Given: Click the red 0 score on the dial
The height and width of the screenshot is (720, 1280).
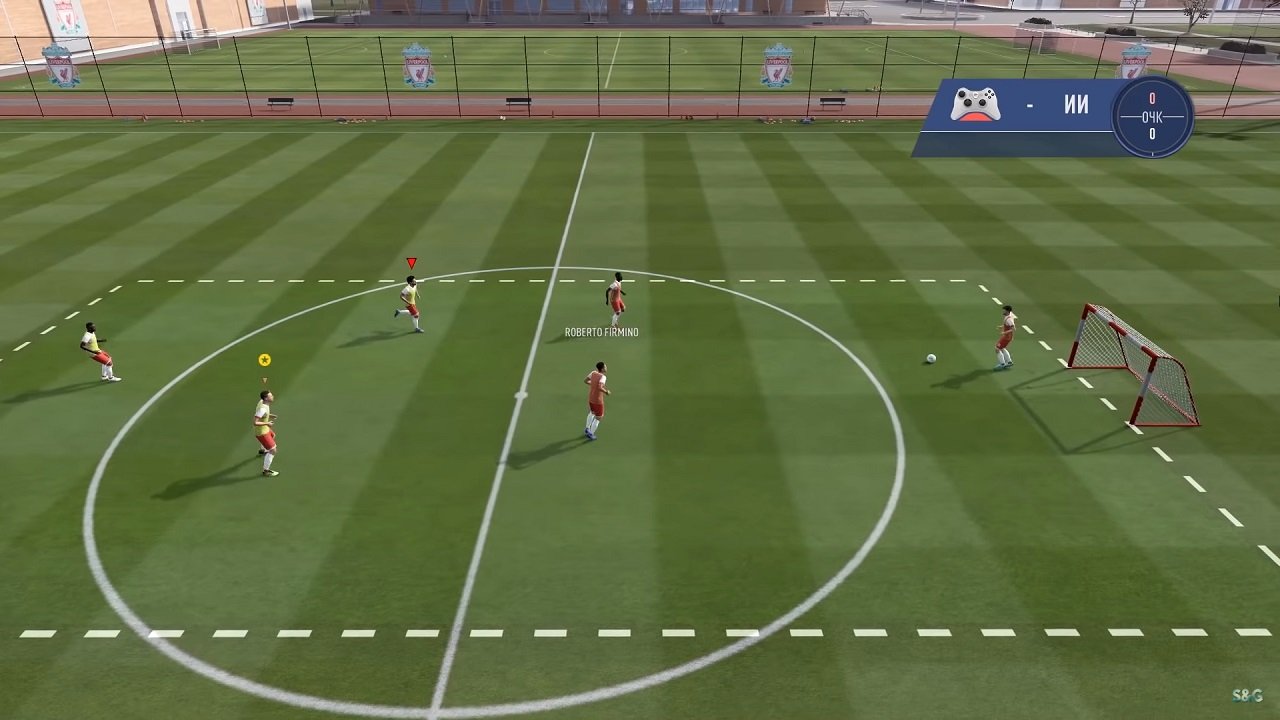Looking at the screenshot, I should (x=1152, y=97).
